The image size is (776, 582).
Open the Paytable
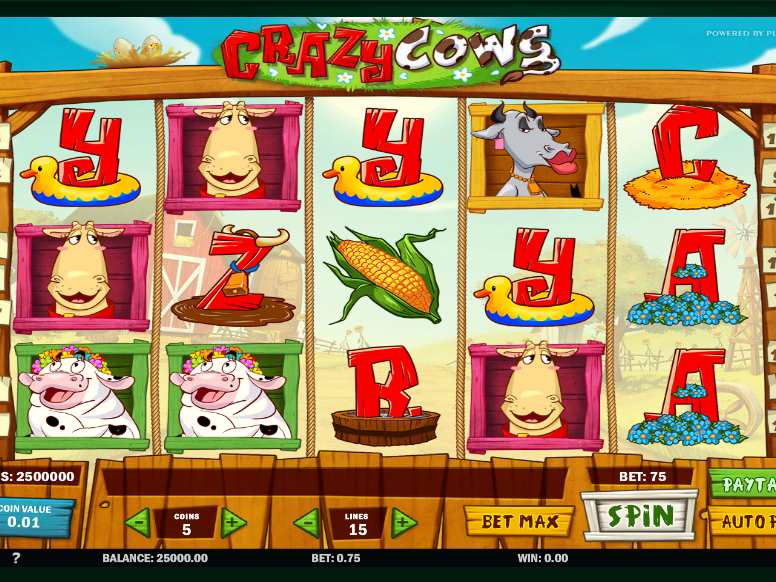click(745, 485)
